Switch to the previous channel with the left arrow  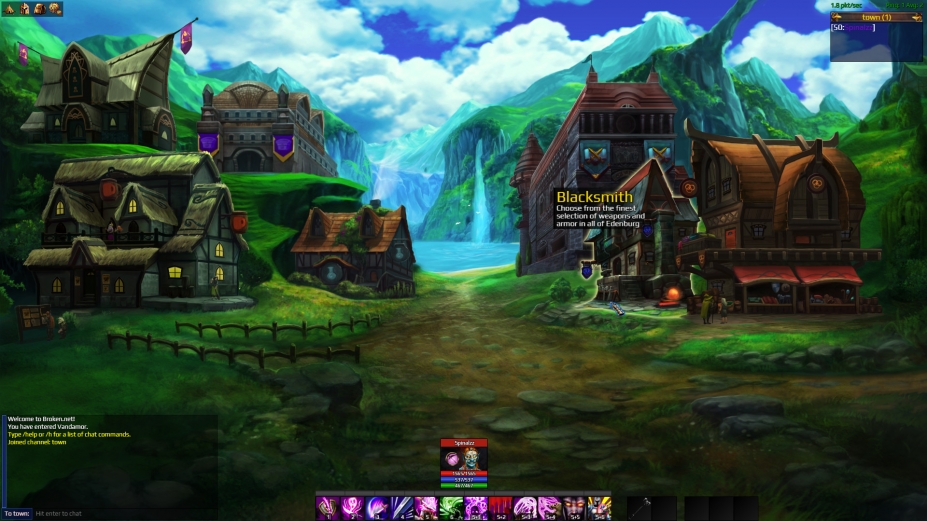(x=836, y=17)
